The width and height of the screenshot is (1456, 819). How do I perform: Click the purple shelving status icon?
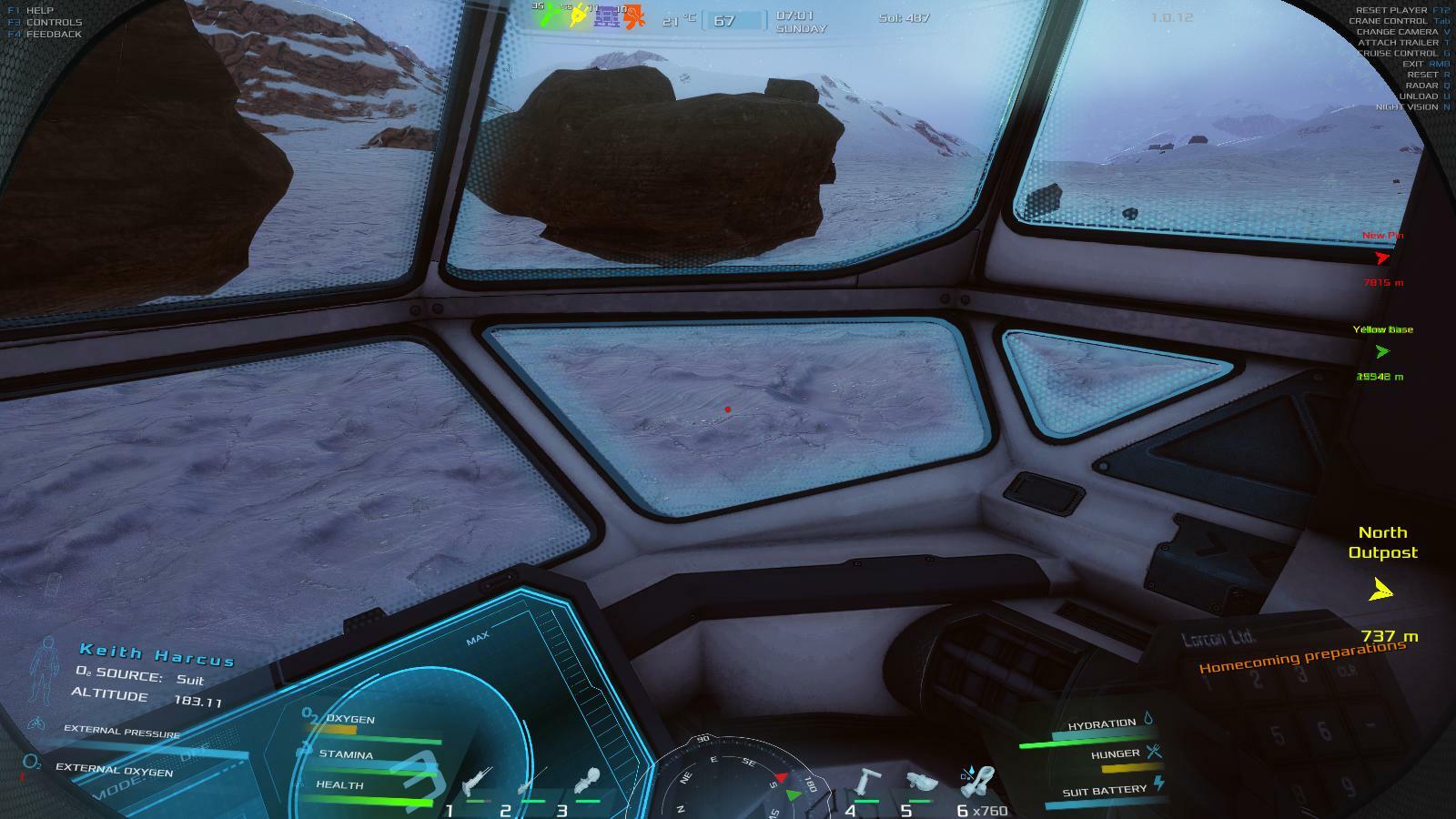(606, 16)
